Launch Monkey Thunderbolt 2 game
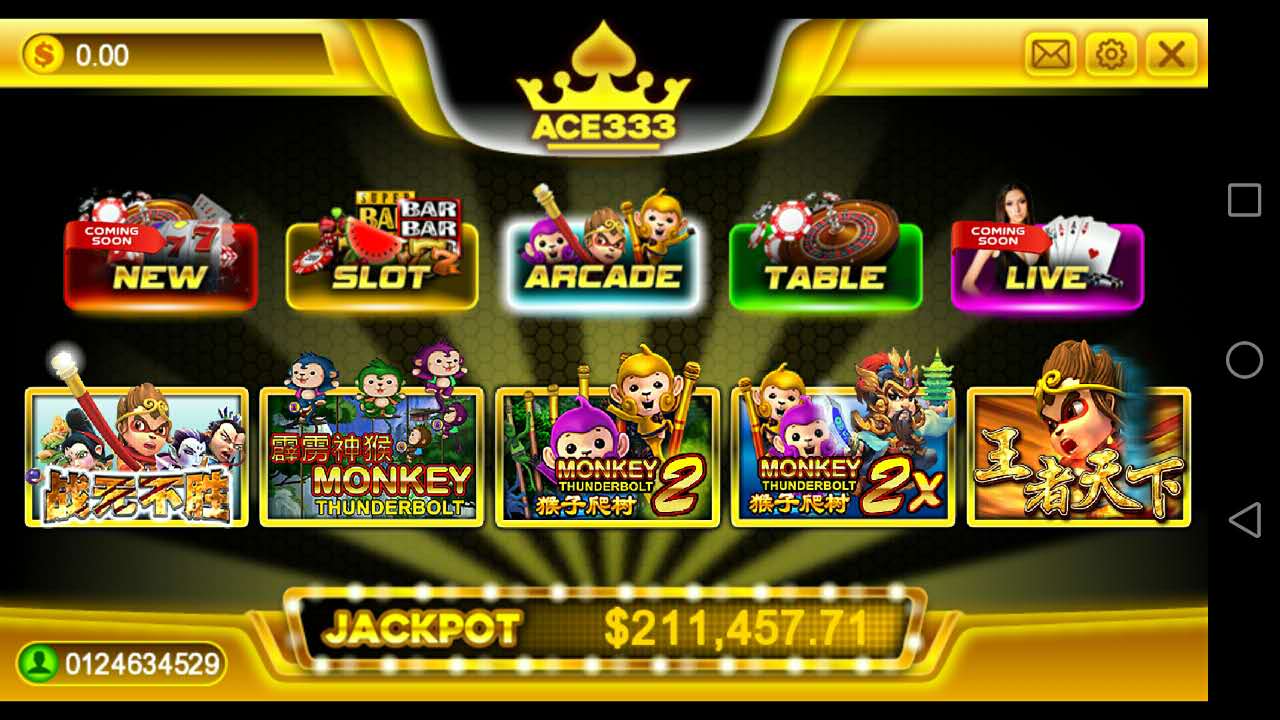This screenshot has height=720, width=1280. (607, 455)
